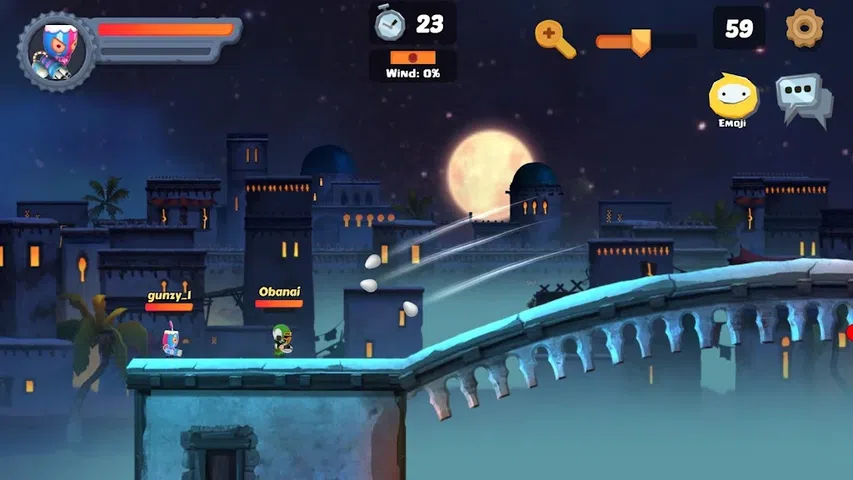Open the chat speech bubble

point(803,98)
